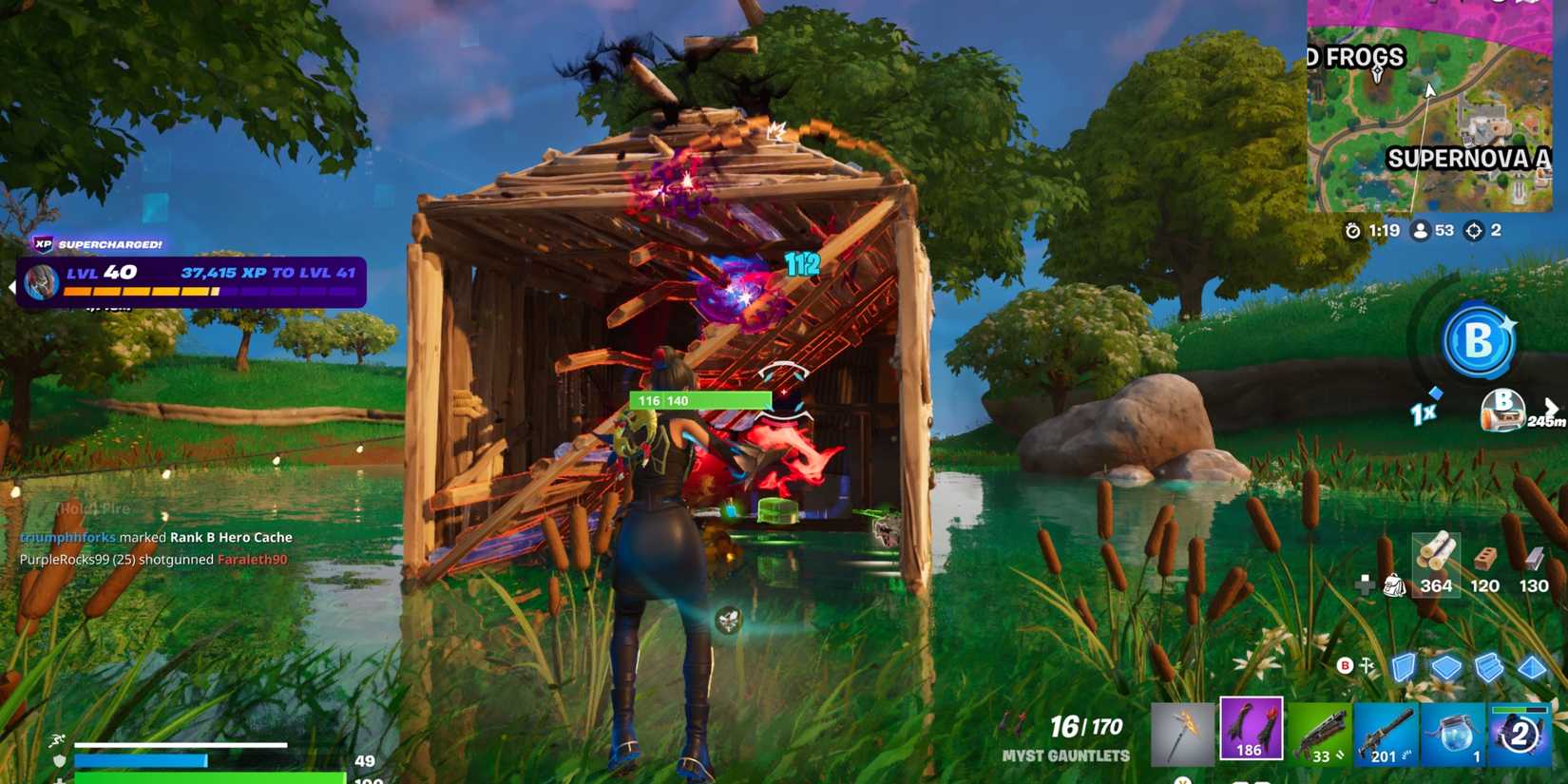
Task: Click triumphhforks in the kill feed
Action: coord(67,537)
